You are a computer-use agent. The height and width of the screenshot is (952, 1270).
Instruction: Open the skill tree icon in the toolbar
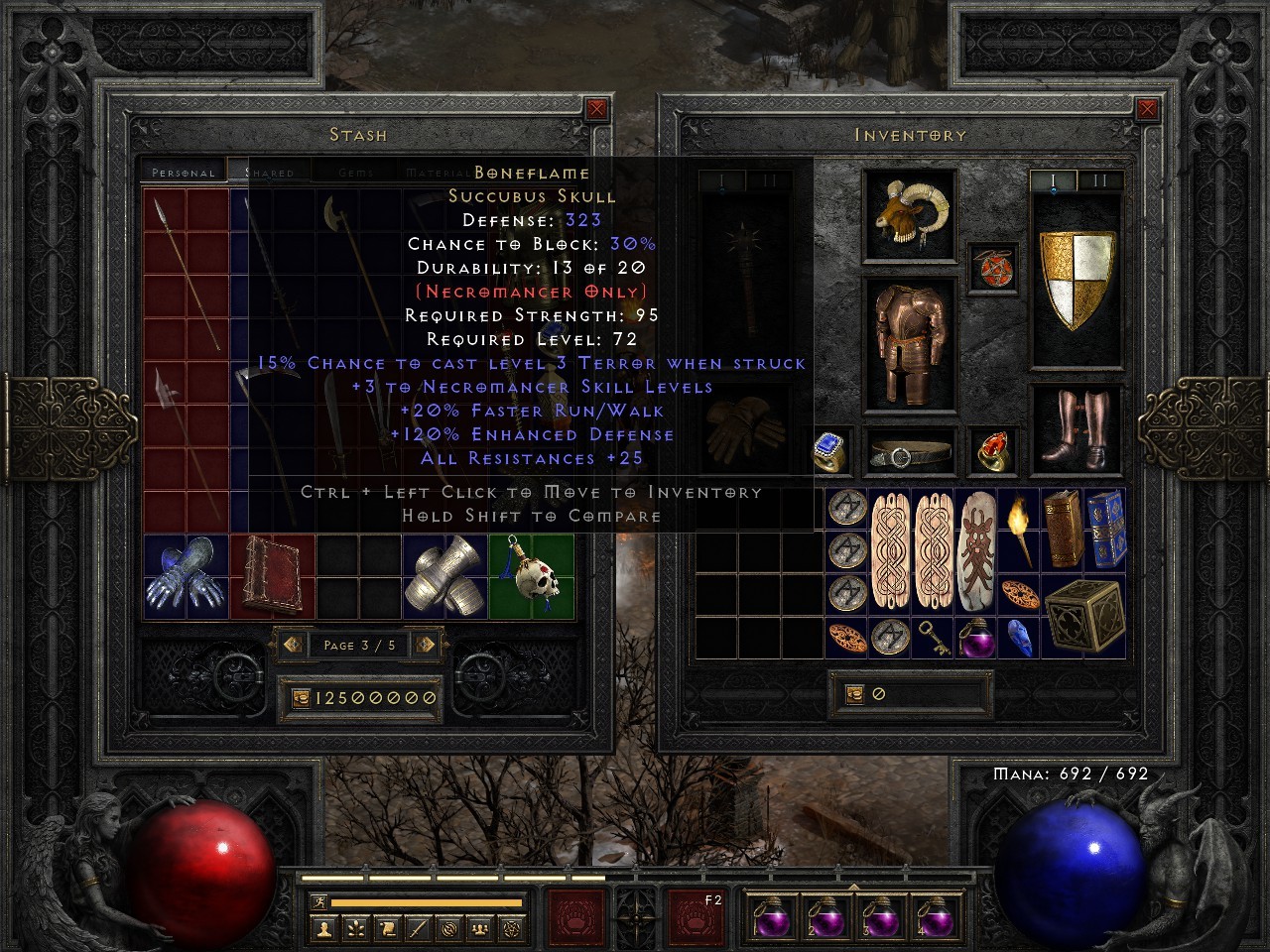[x=357, y=929]
